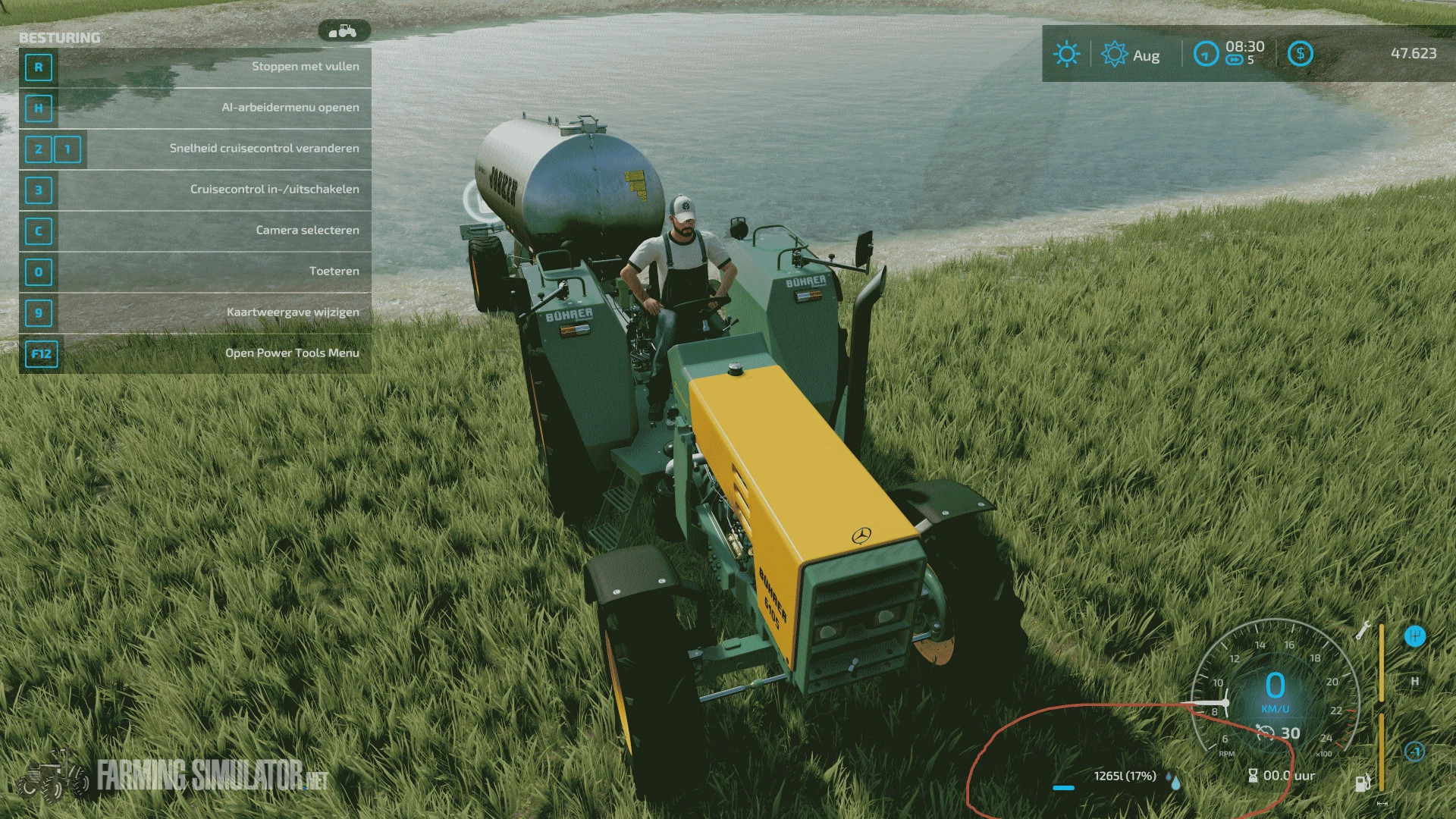Viewport: 1456px width, 819px height.
Task: Open the Power Tools Menu entry
Action: pos(293,352)
